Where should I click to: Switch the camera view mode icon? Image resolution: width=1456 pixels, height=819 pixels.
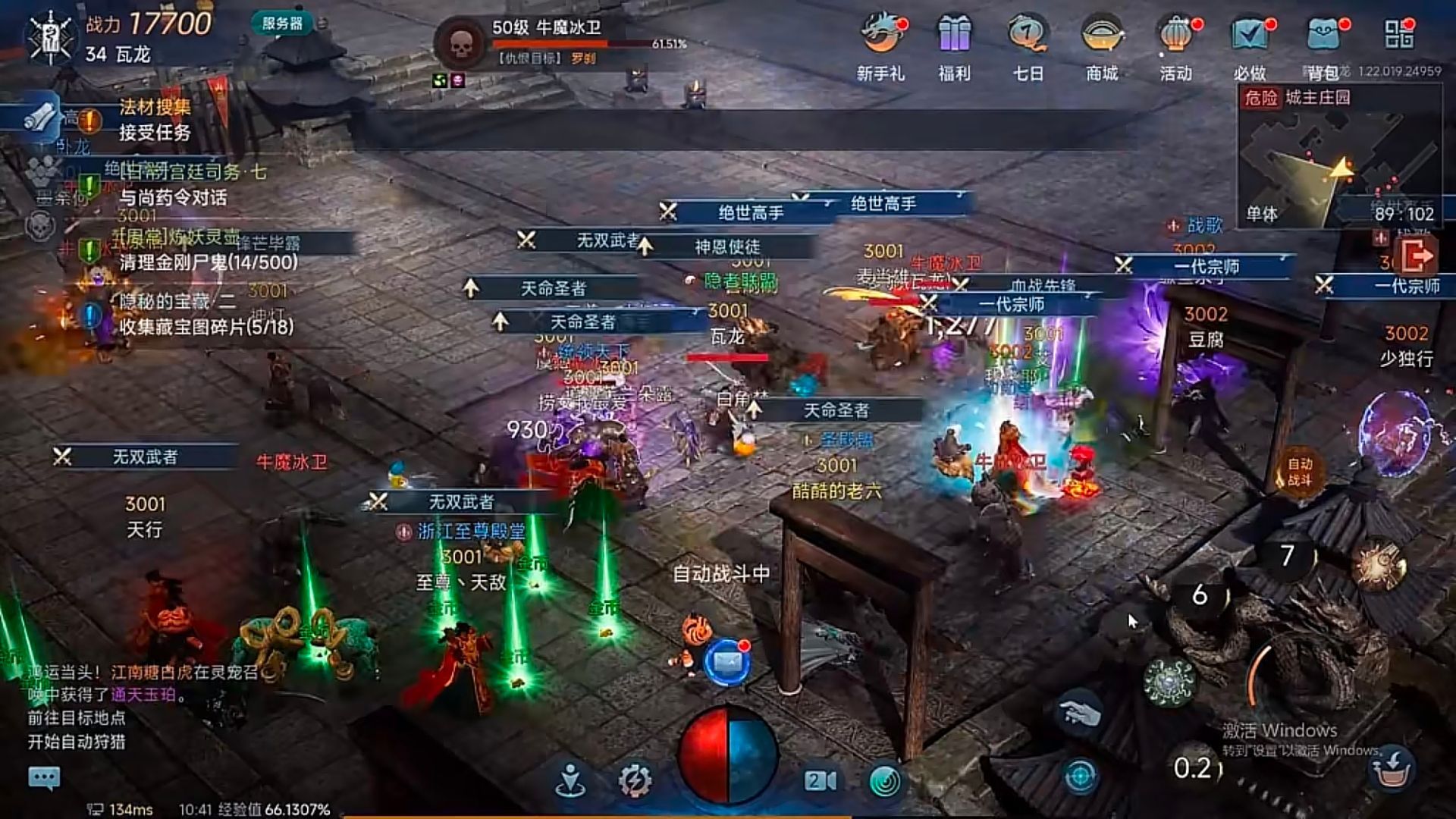821,780
